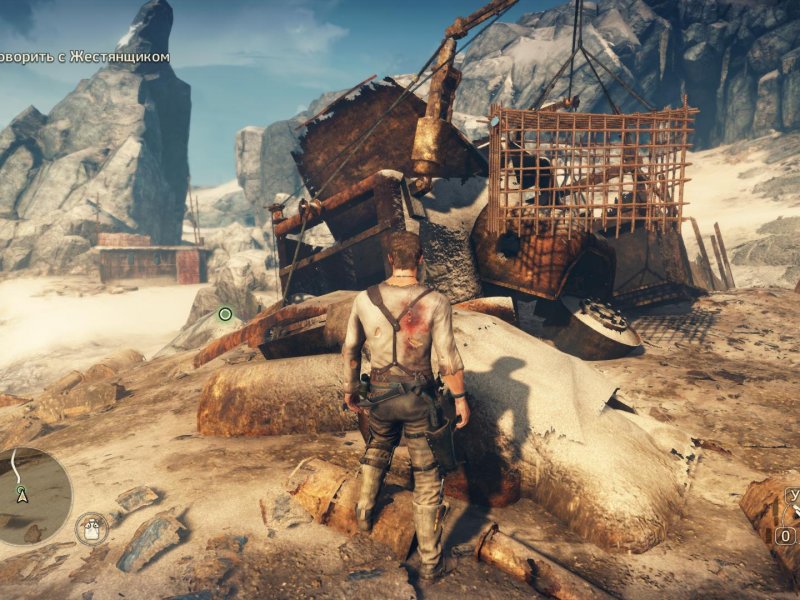Open the "Поговорить с Жестянщиком" objective tracker
The width and height of the screenshot is (800, 600).
(x=84, y=57)
